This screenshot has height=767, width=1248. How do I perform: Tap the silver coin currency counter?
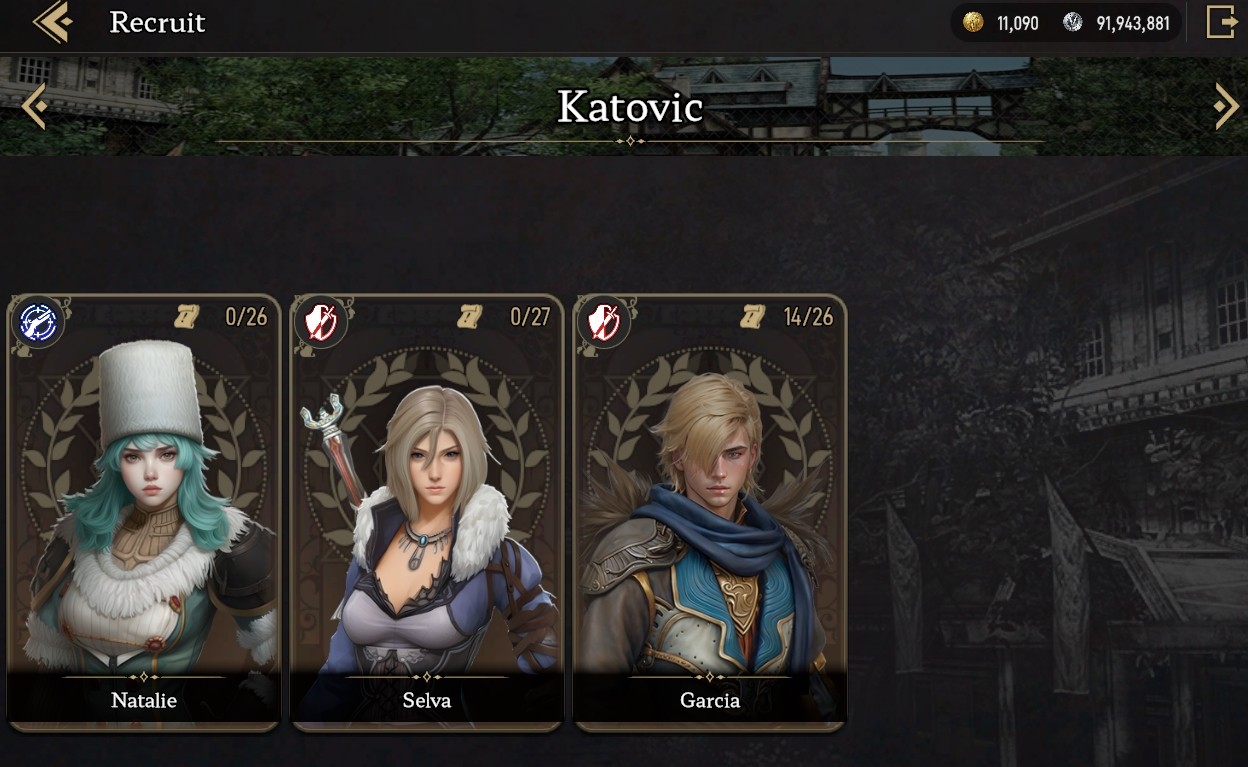pos(1117,23)
